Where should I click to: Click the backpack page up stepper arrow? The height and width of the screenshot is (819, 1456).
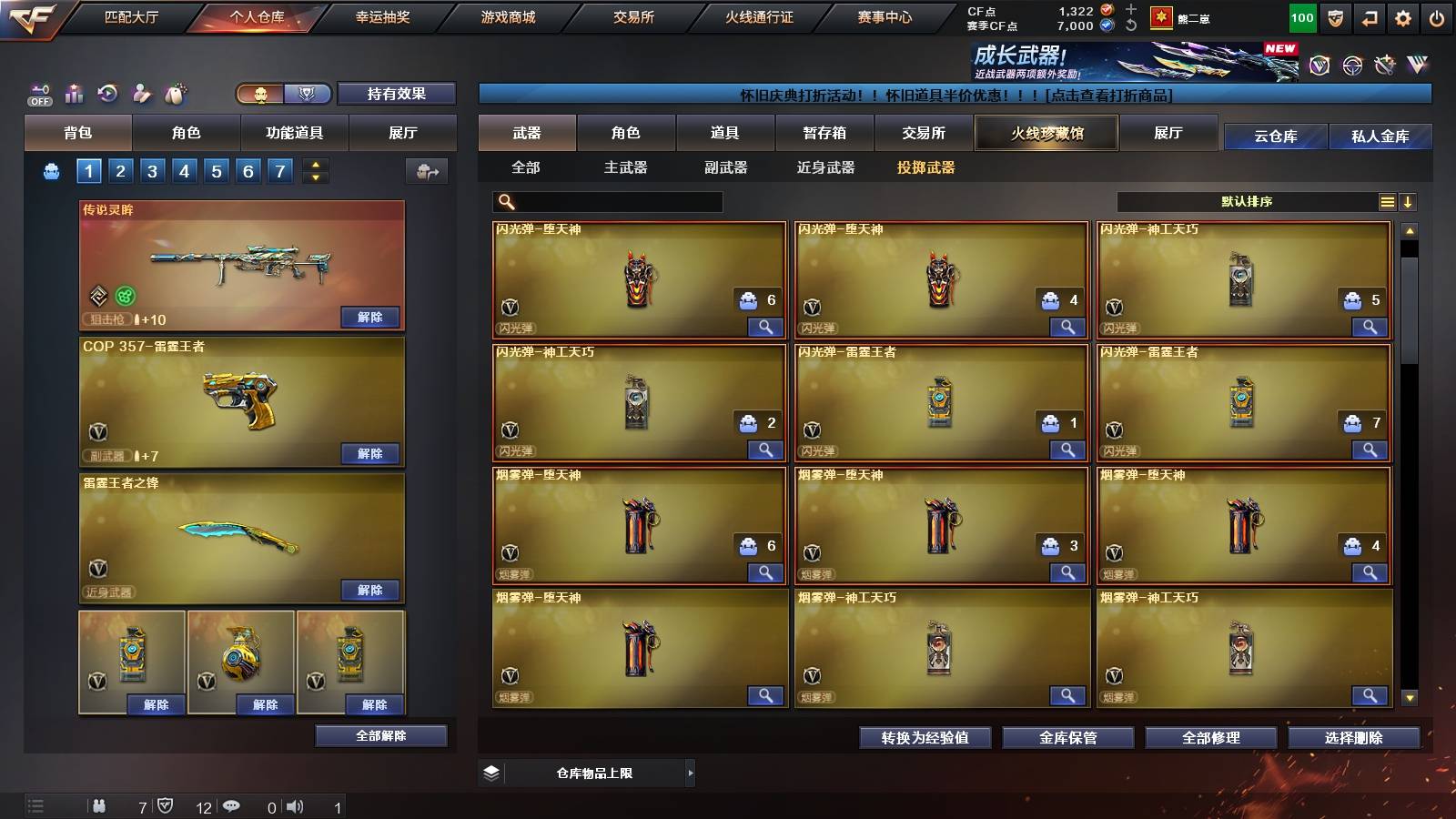point(314,165)
